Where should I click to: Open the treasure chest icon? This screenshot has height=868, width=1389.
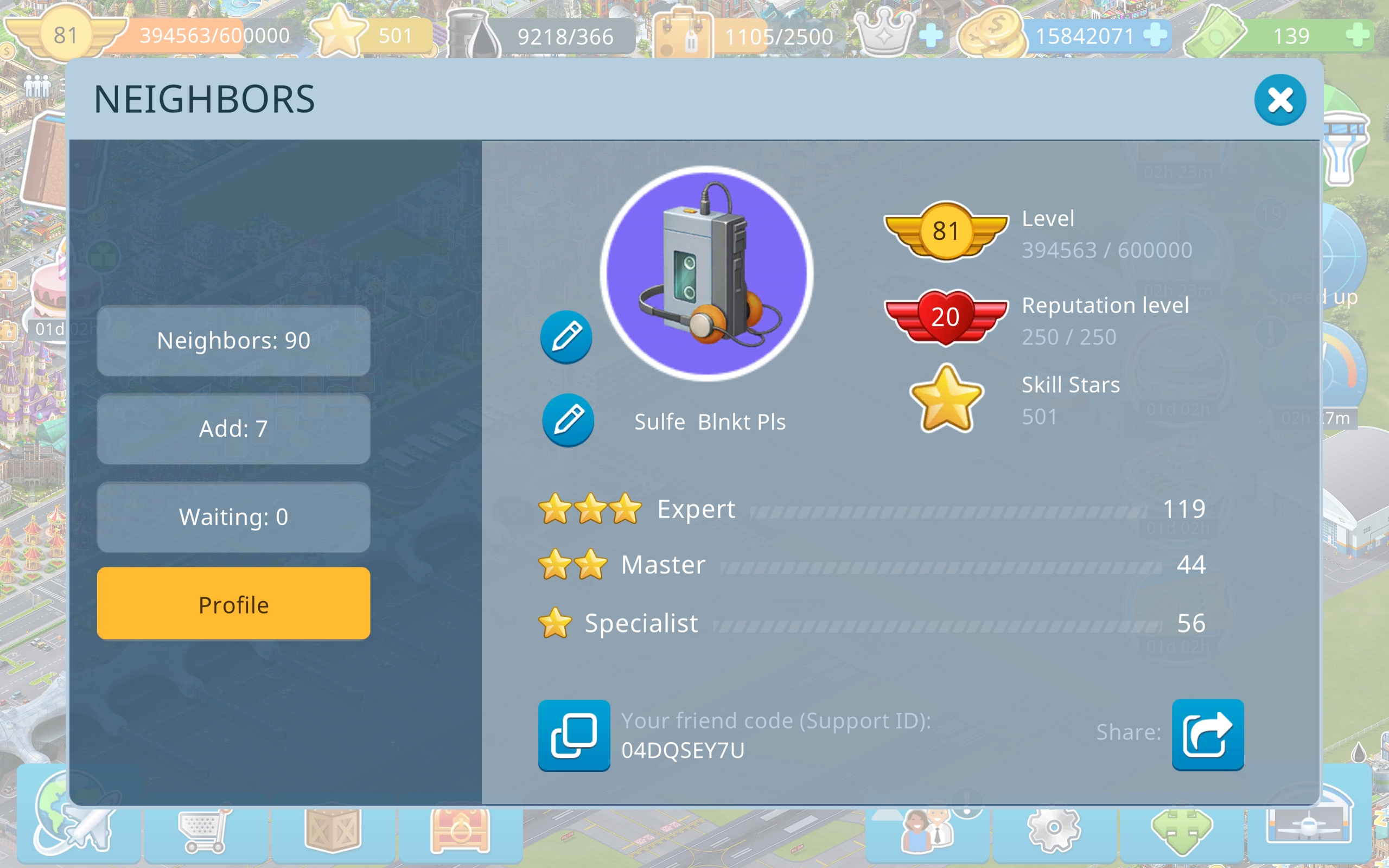coord(460,830)
